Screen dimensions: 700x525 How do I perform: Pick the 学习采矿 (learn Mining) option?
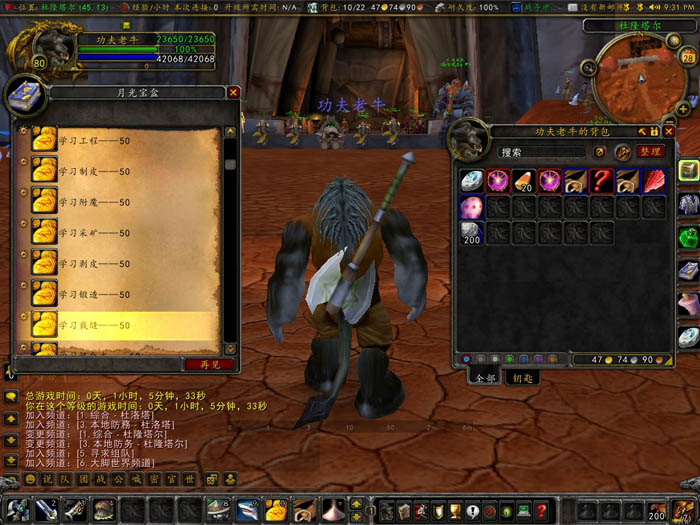point(95,232)
